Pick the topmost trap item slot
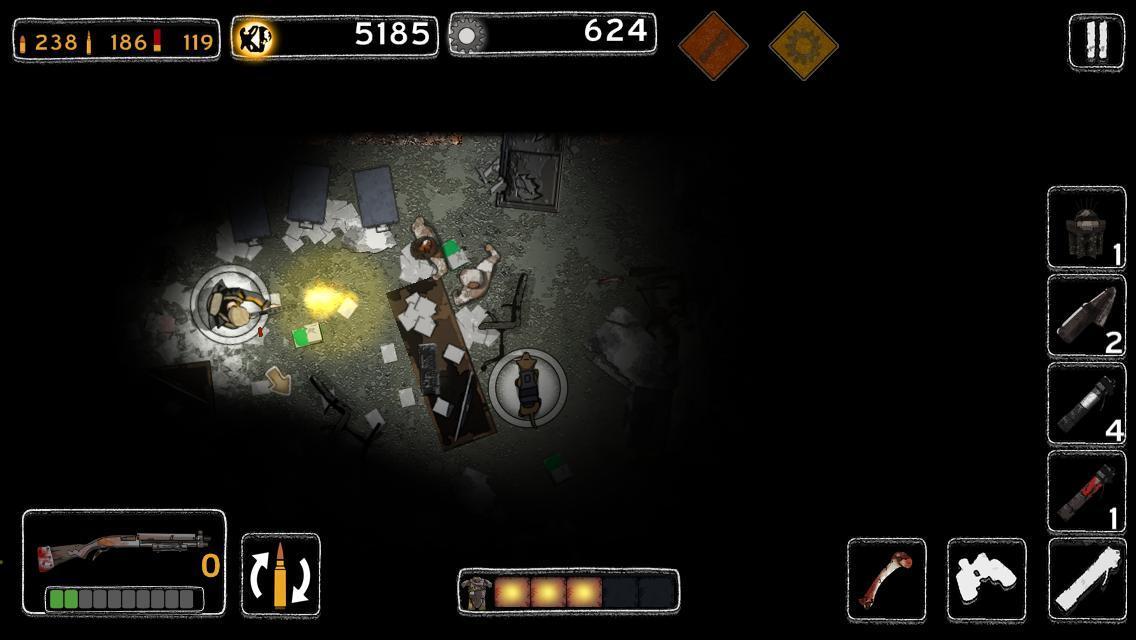Screen dimensions: 1136x640 (1086, 228)
